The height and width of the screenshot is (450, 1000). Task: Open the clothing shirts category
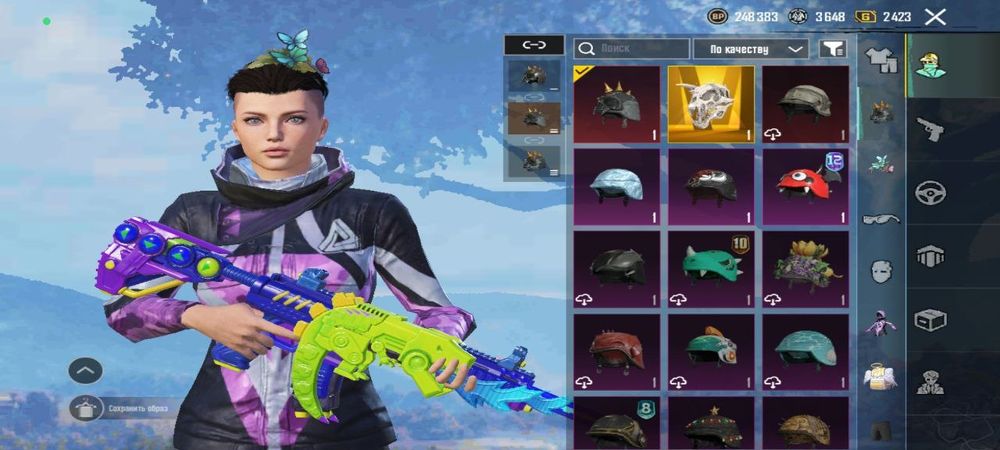881,60
